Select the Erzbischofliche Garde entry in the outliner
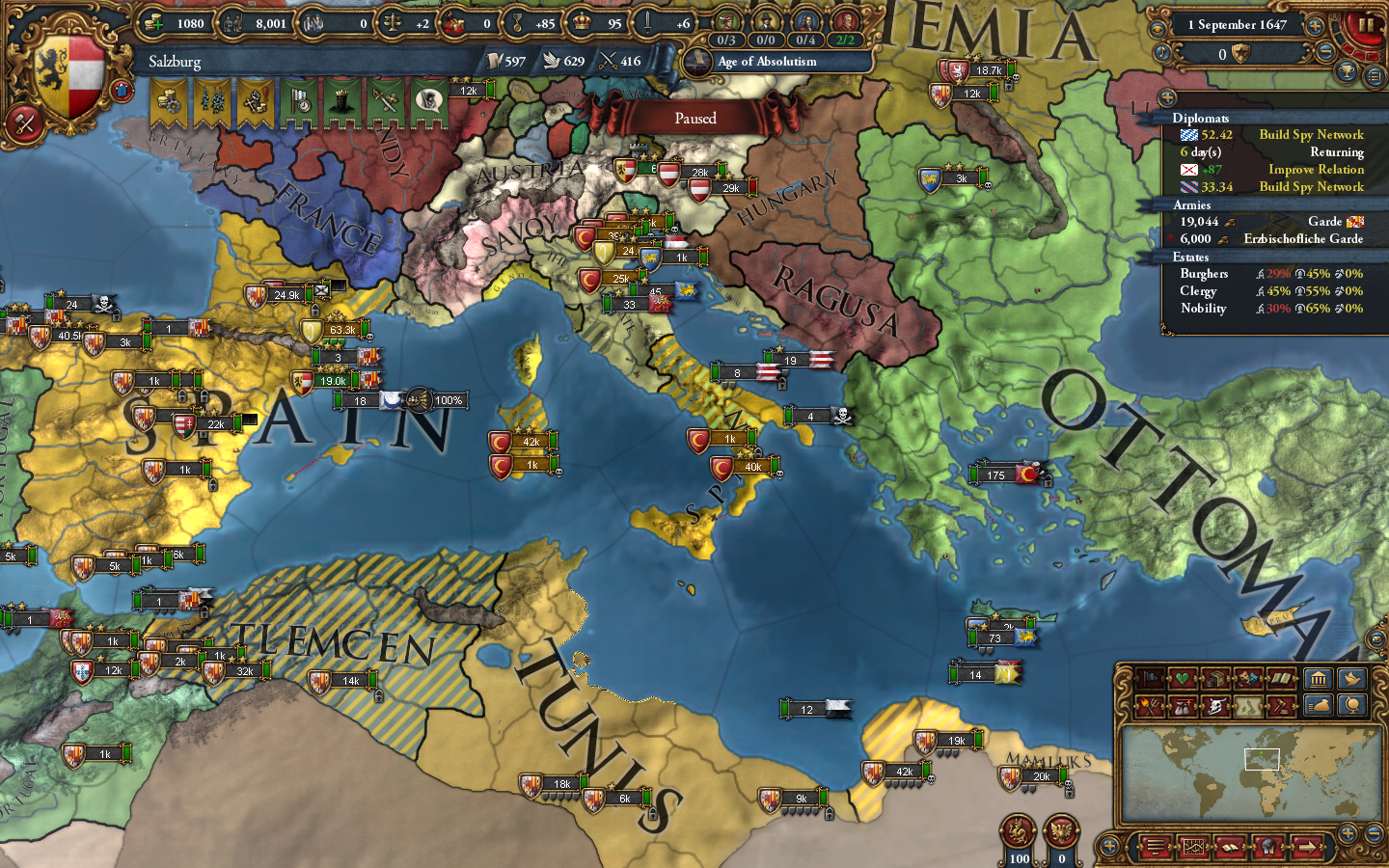This screenshot has width=1389, height=868. click(x=1302, y=239)
